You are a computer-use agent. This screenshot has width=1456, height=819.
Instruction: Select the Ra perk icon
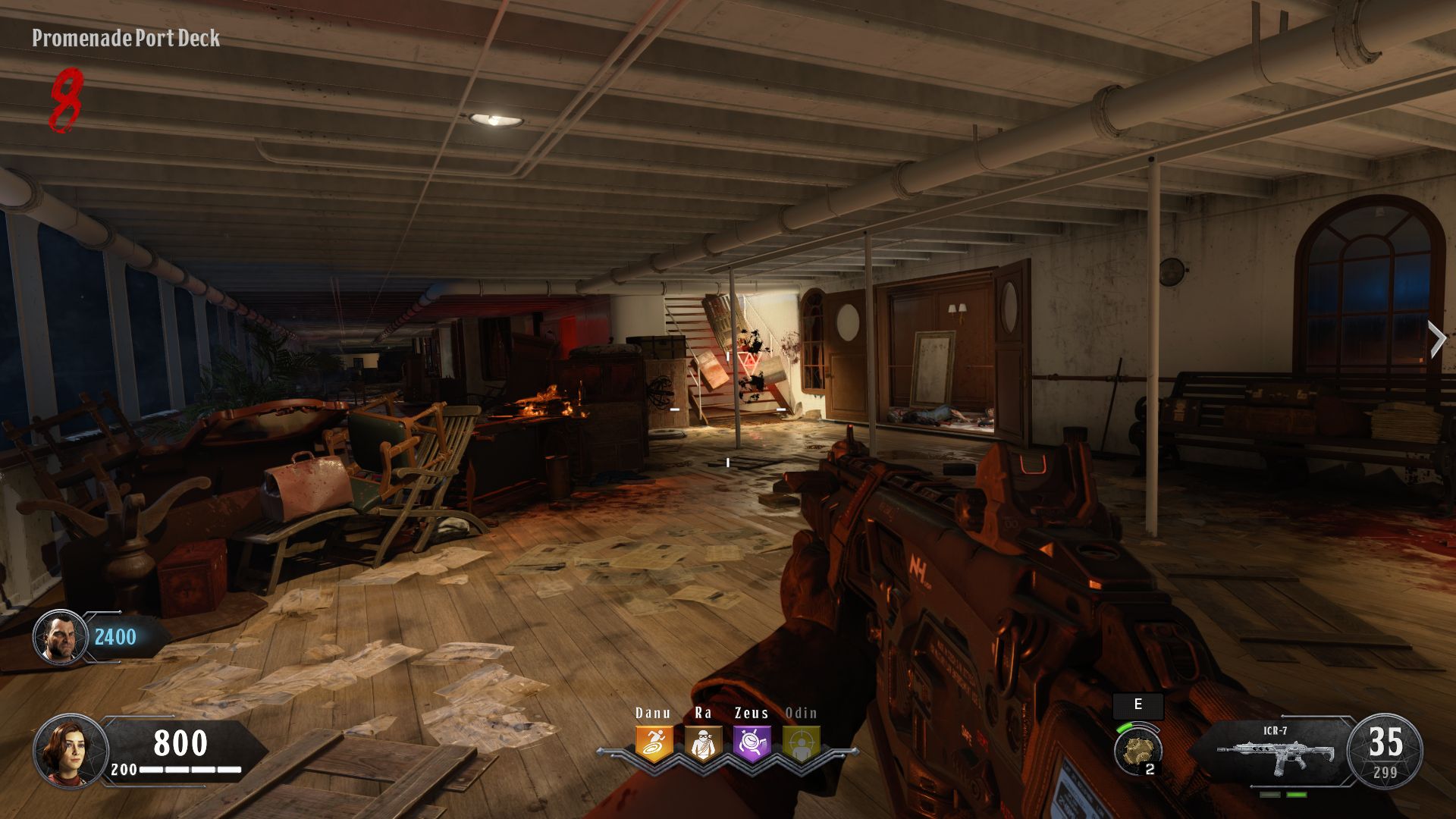pos(703,744)
